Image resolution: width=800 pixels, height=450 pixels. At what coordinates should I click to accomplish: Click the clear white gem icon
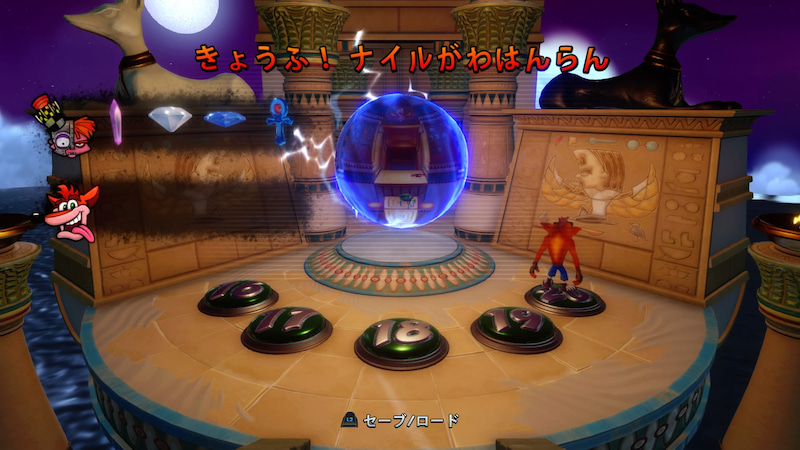click(170, 118)
